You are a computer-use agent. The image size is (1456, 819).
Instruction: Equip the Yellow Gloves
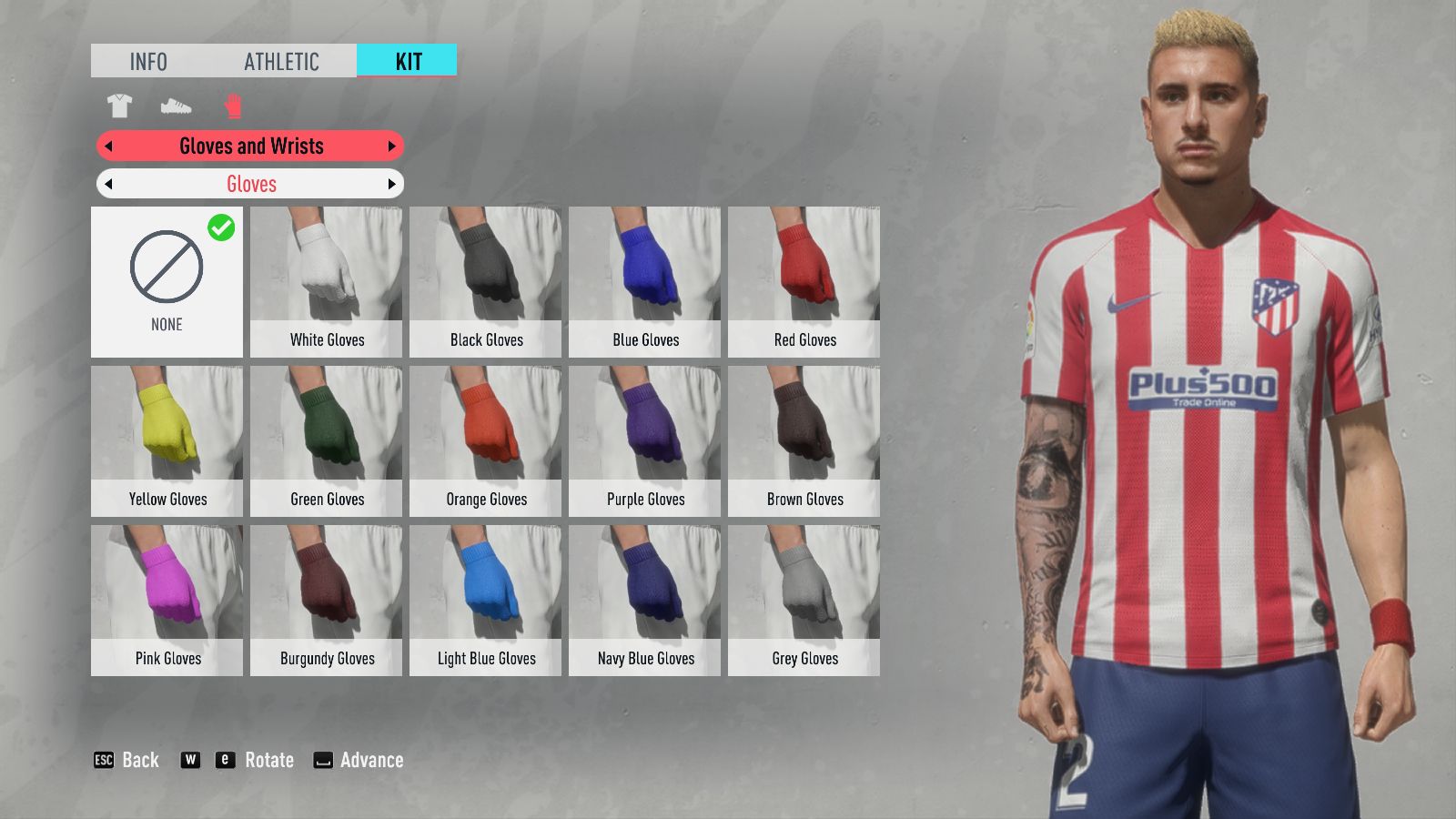(x=167, y=441)
